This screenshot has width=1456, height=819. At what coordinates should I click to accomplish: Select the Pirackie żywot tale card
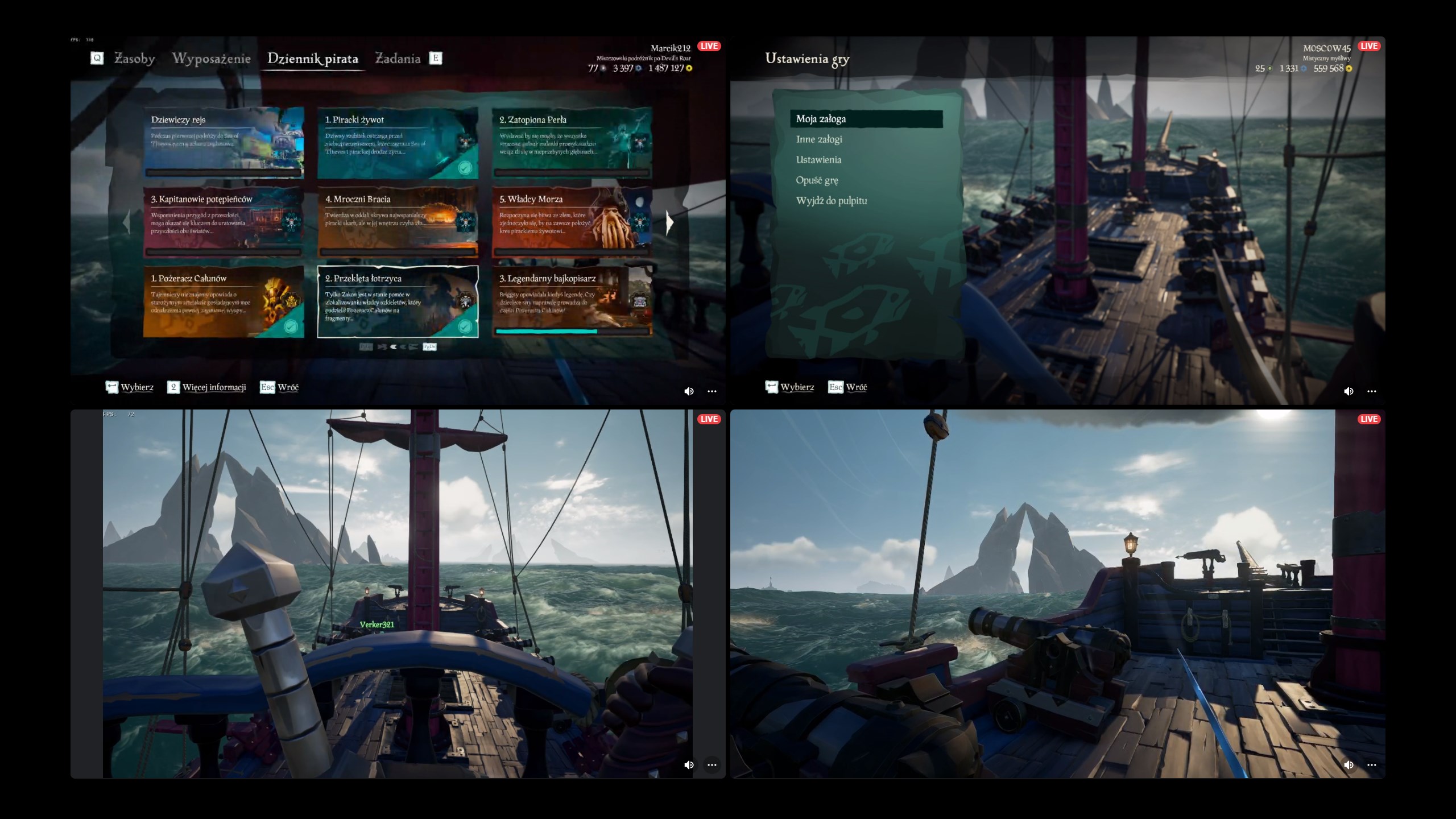point(398,143)
